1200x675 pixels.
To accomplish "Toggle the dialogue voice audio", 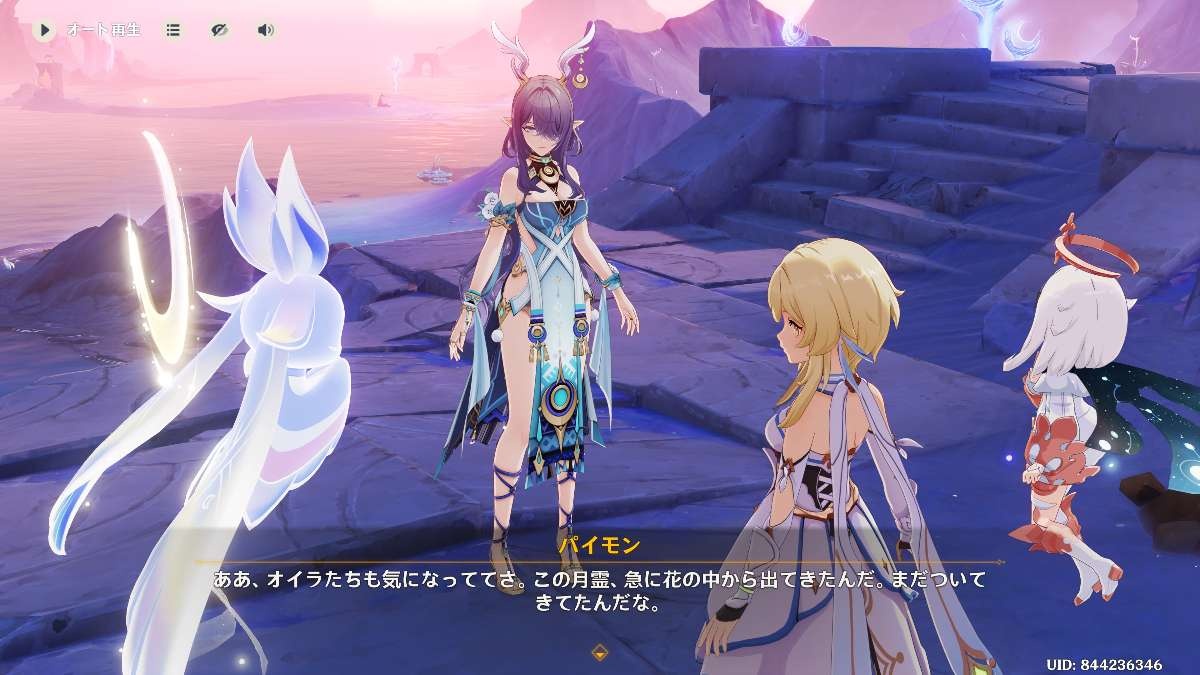I will [265, 30].
